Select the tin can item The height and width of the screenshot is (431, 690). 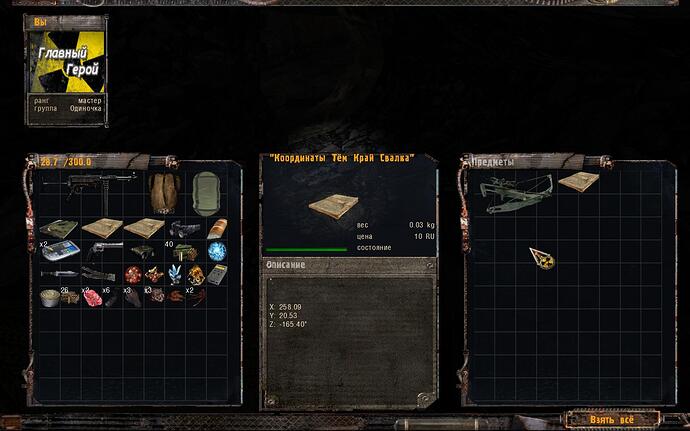[x=51, y=295]
